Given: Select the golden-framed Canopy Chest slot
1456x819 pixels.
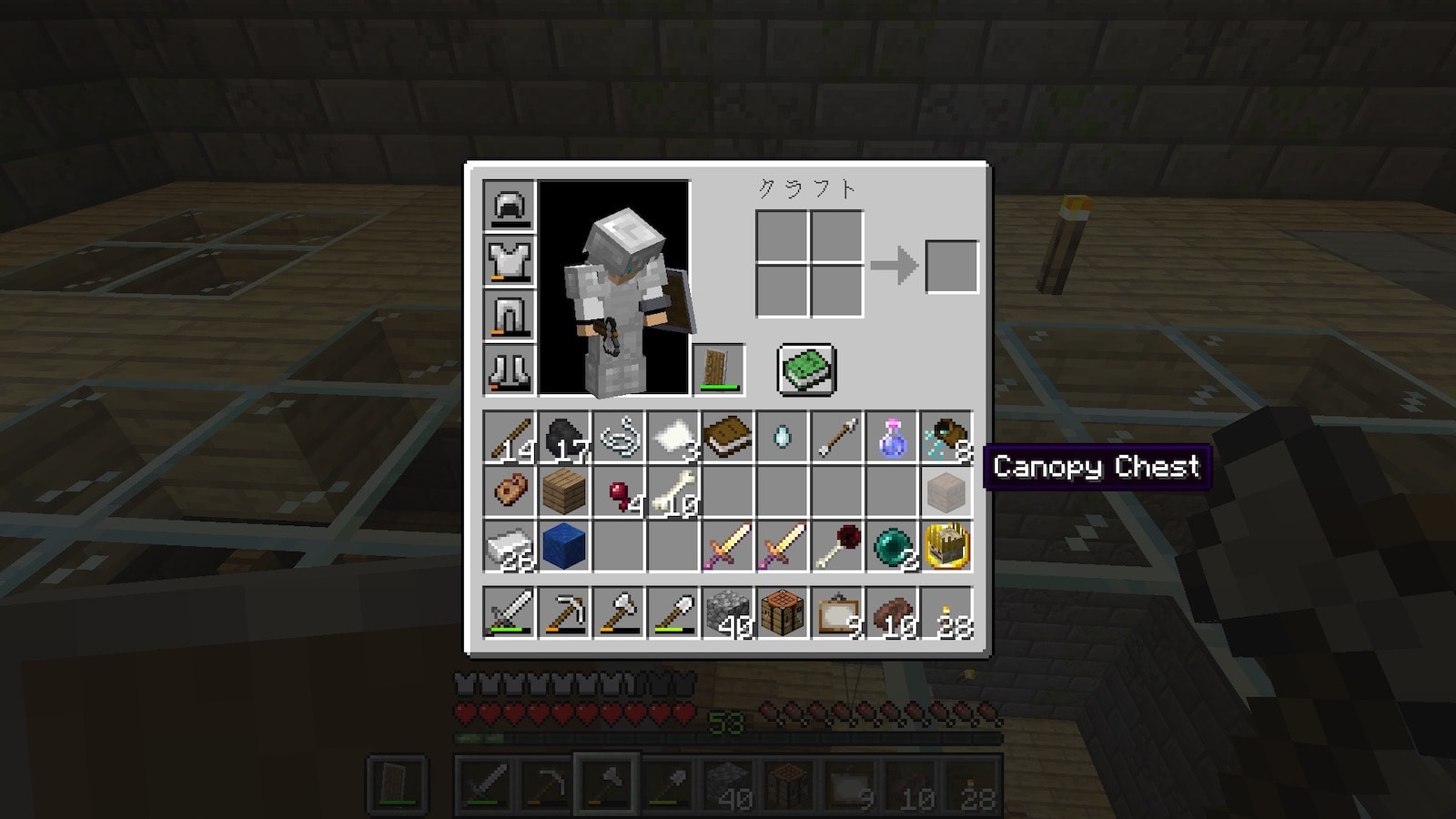Looking at the screenshot, I should (946, 547).
